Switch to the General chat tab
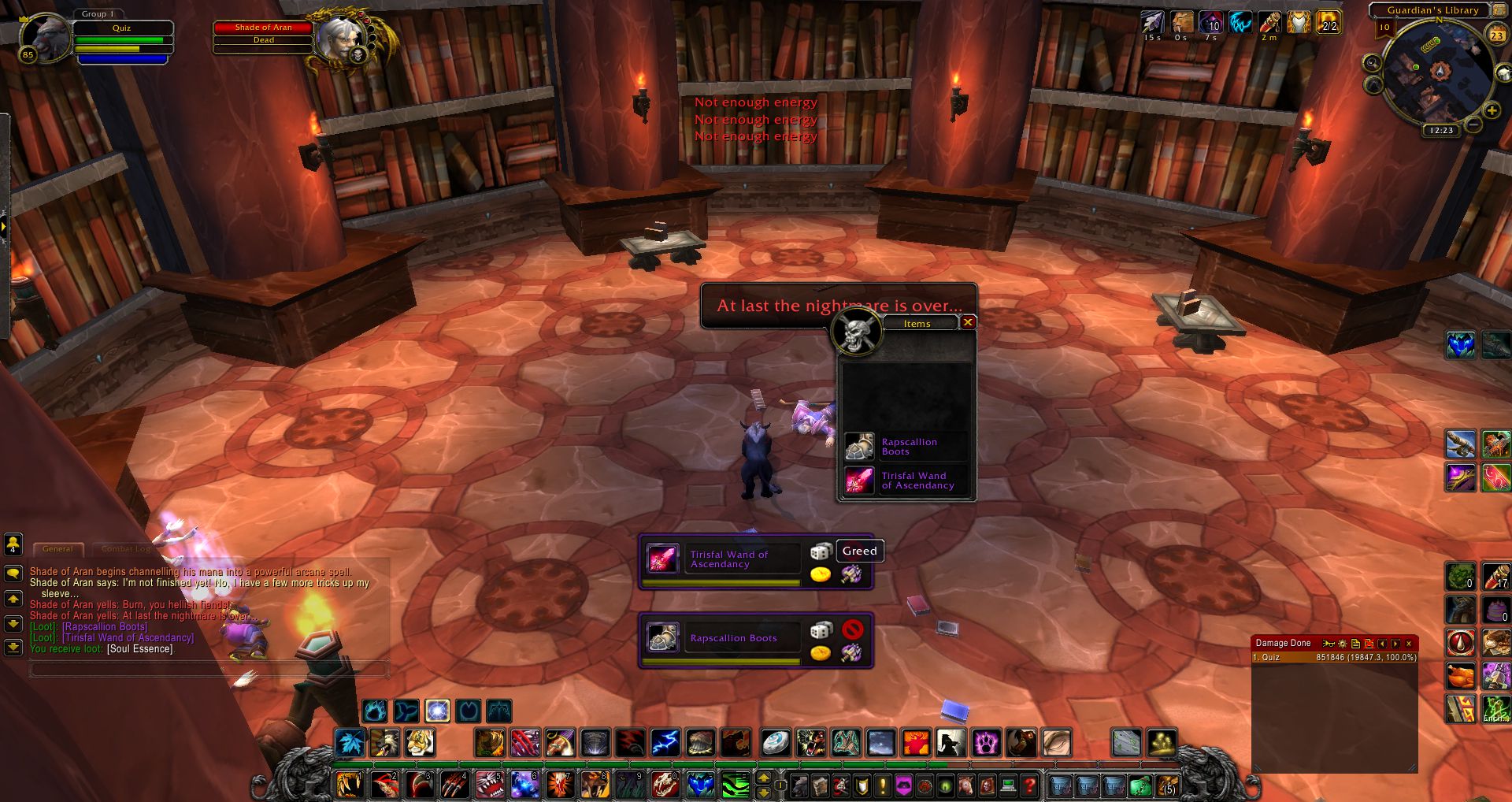This screenshot has height=802, width=1512. point(57,548)
